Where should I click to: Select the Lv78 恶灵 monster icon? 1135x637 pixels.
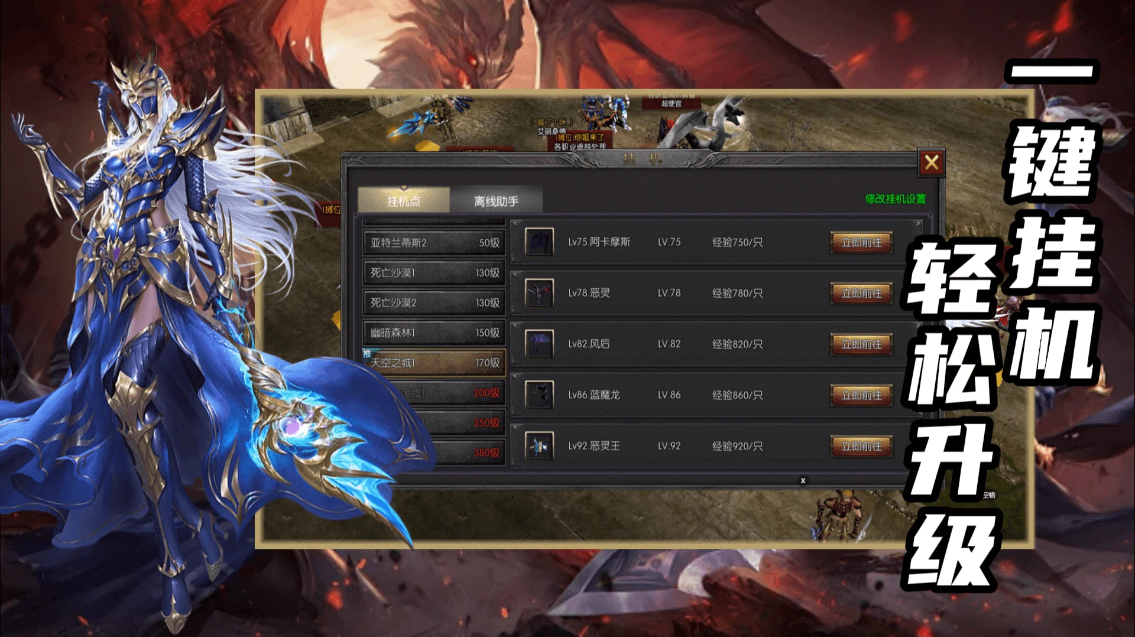[x=539, y=293]
